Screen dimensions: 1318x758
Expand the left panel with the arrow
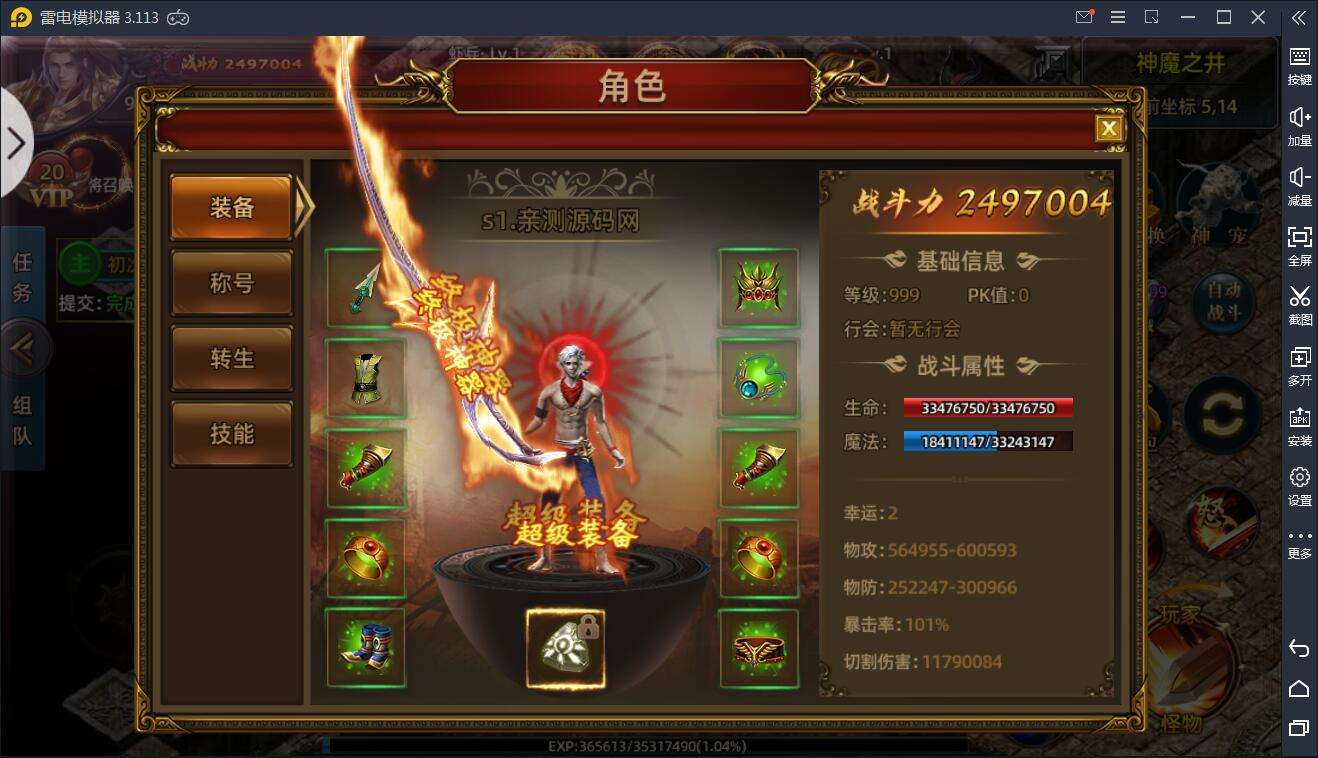click(15, 142)
